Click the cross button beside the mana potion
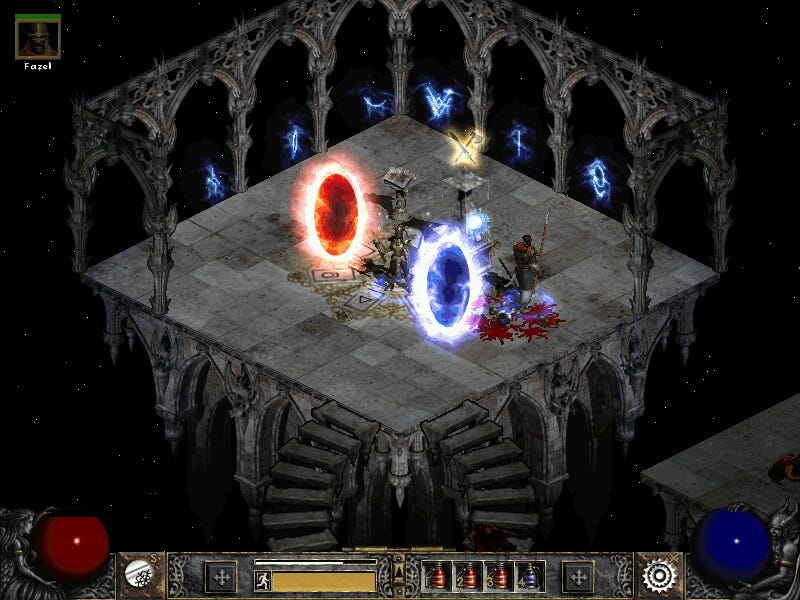 pyautogui.click(x=577, y=577)
